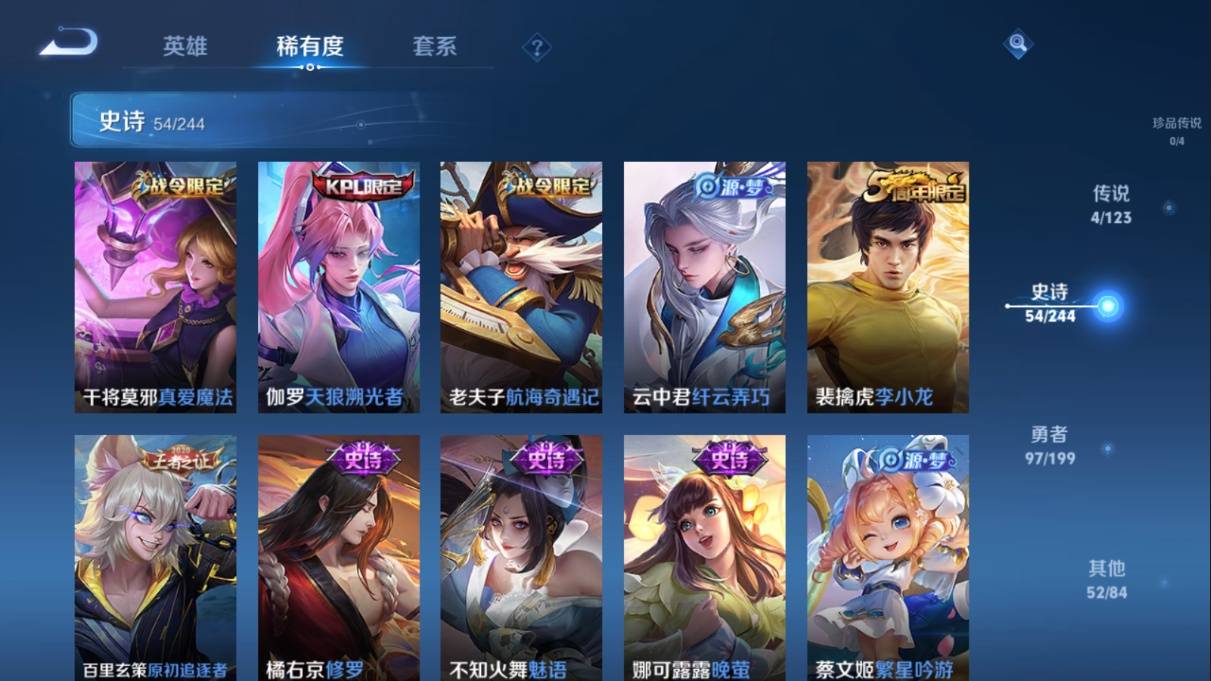Jump to the 珍品传说 rarity section
This screenshot has height=681, width=1211.
point(1176,130)
